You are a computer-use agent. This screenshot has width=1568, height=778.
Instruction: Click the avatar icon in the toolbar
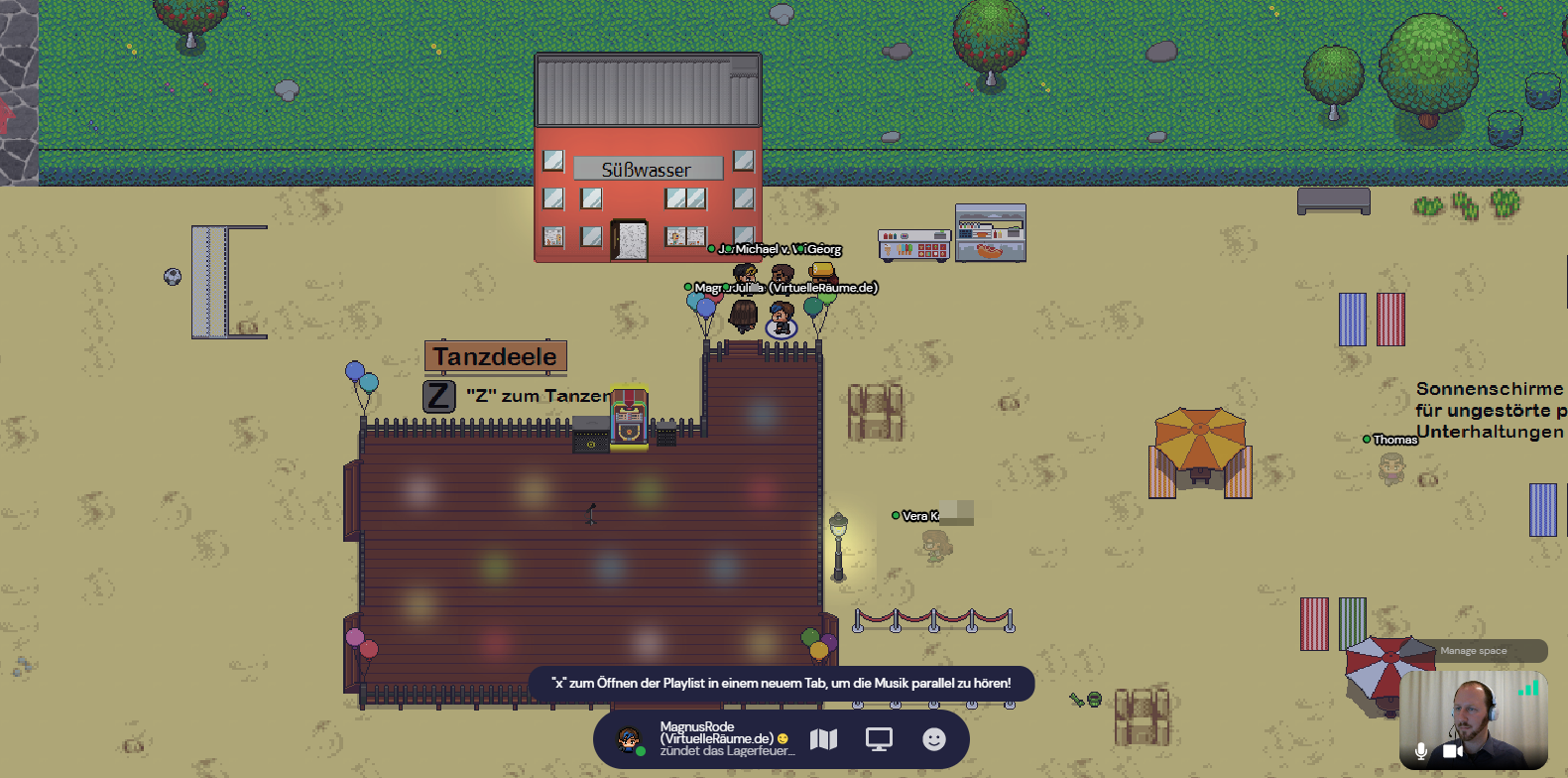click(x=628, y=739)
